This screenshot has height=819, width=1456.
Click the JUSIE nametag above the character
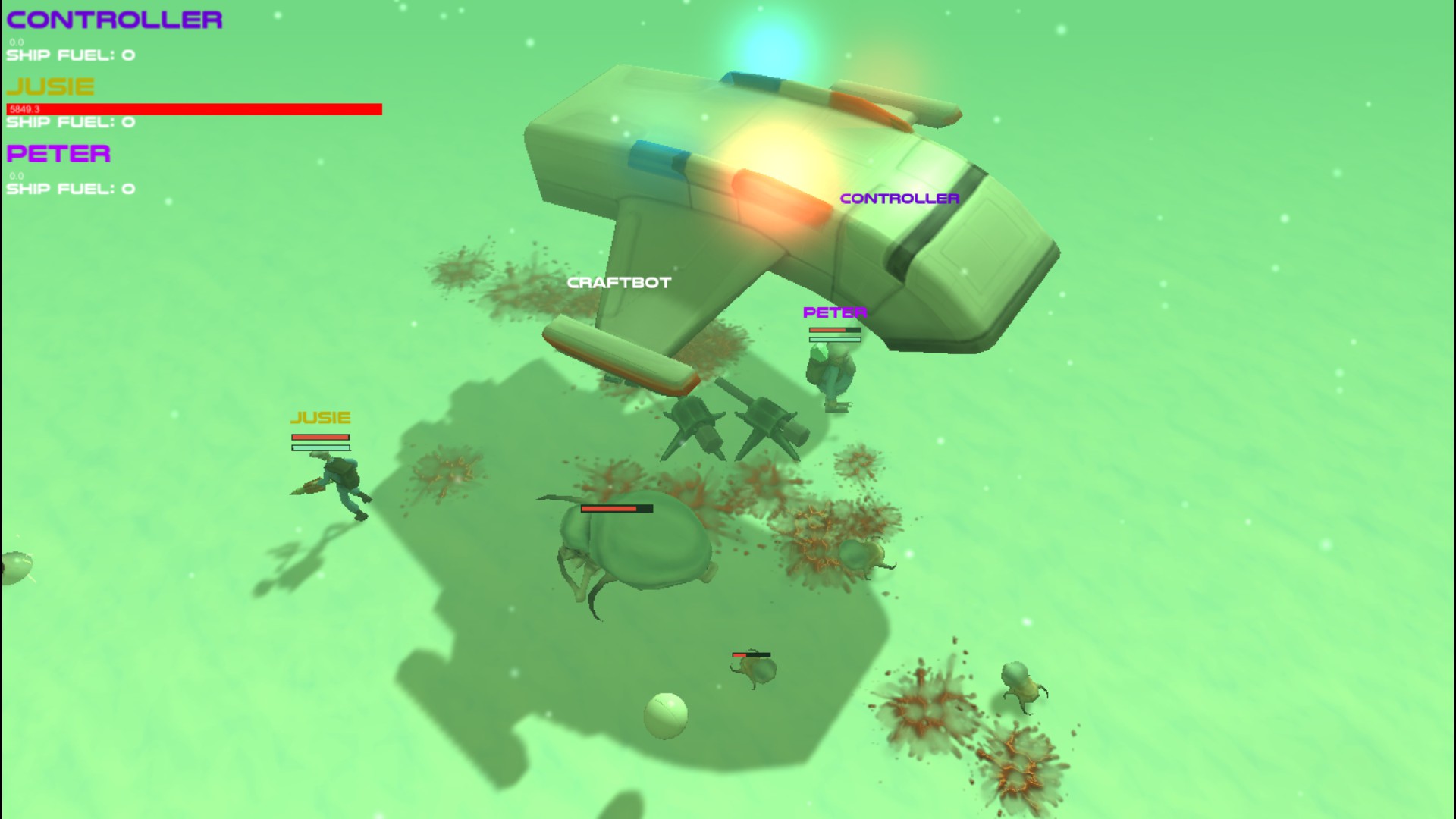[x=321, y=417]
